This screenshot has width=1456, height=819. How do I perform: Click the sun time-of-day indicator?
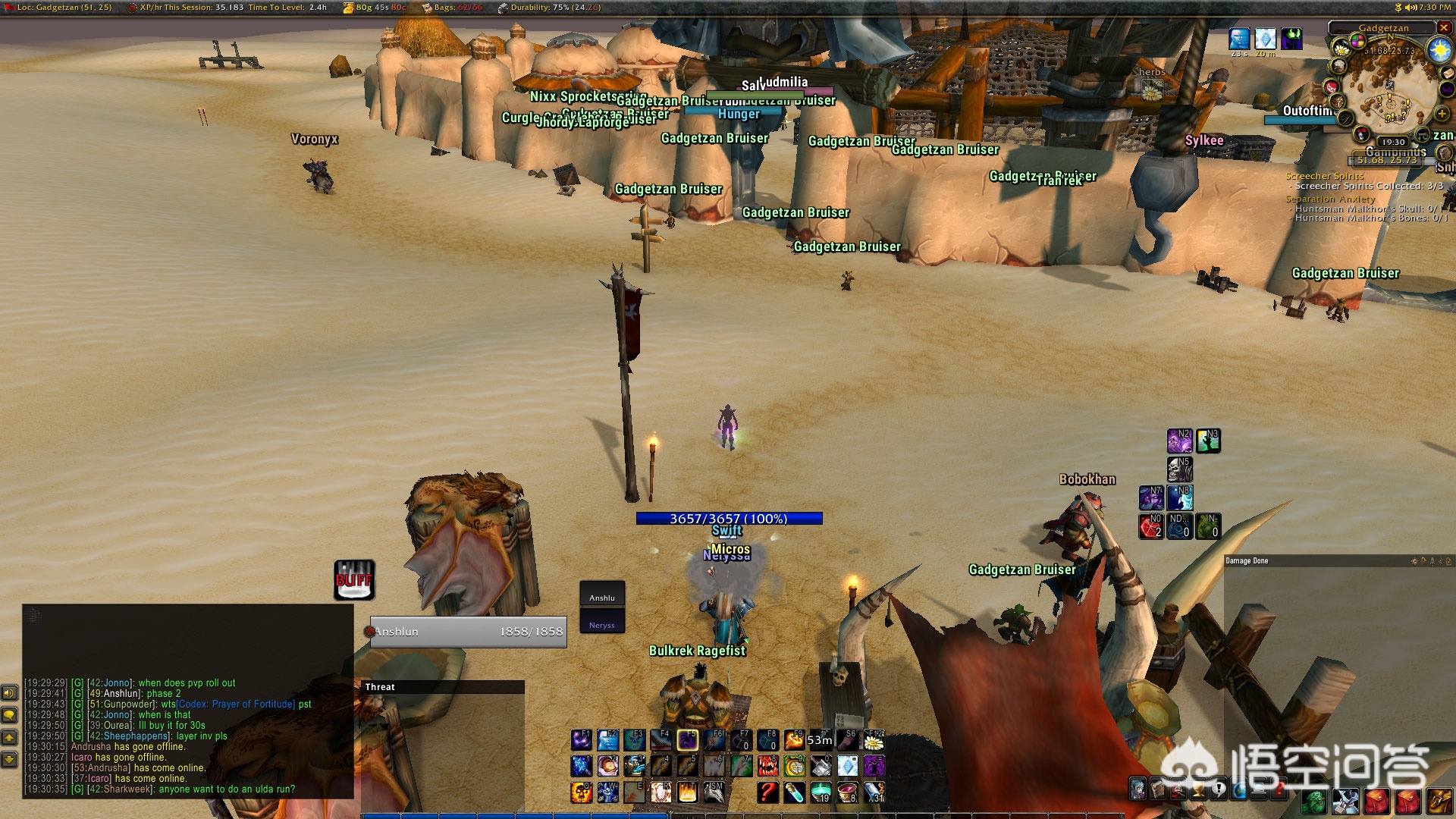pyautogui.click(x=1439, y=51)
